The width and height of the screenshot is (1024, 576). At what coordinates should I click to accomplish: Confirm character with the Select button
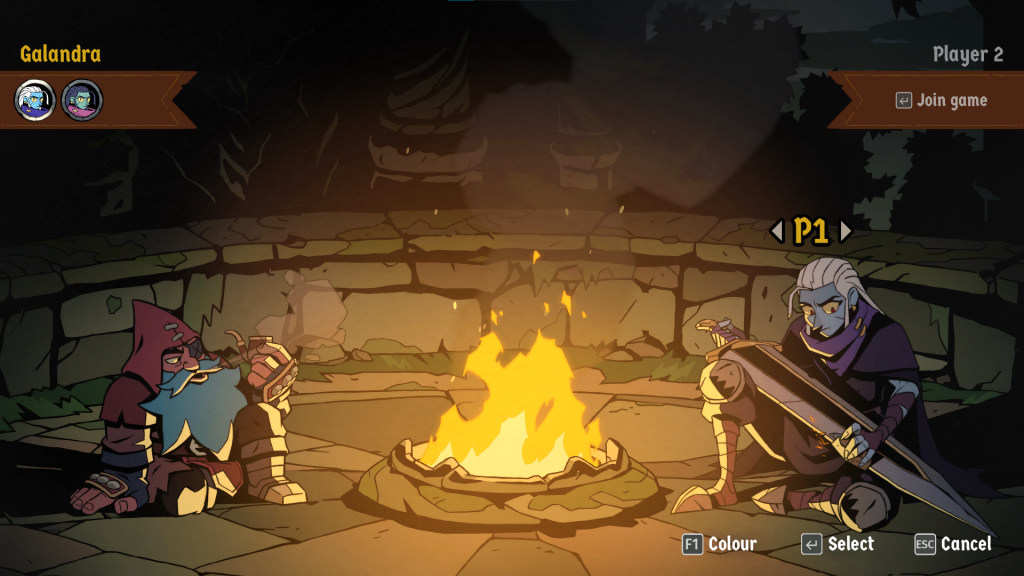pyautogui.click(x=838, y=544)
